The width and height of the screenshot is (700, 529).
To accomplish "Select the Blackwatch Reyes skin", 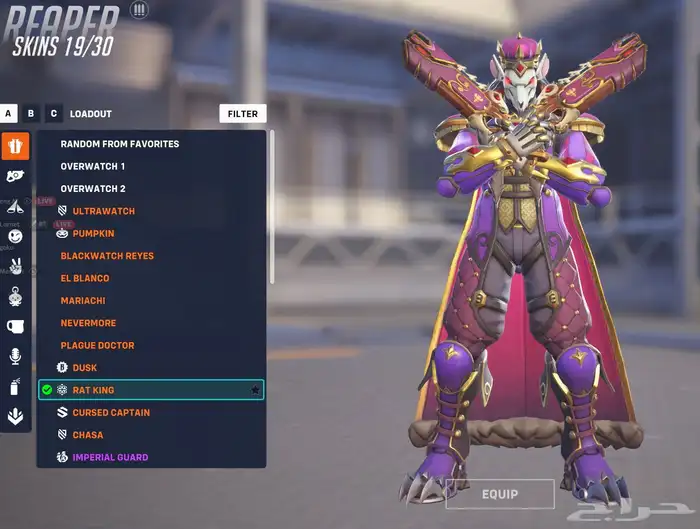I will click(107, 256).
